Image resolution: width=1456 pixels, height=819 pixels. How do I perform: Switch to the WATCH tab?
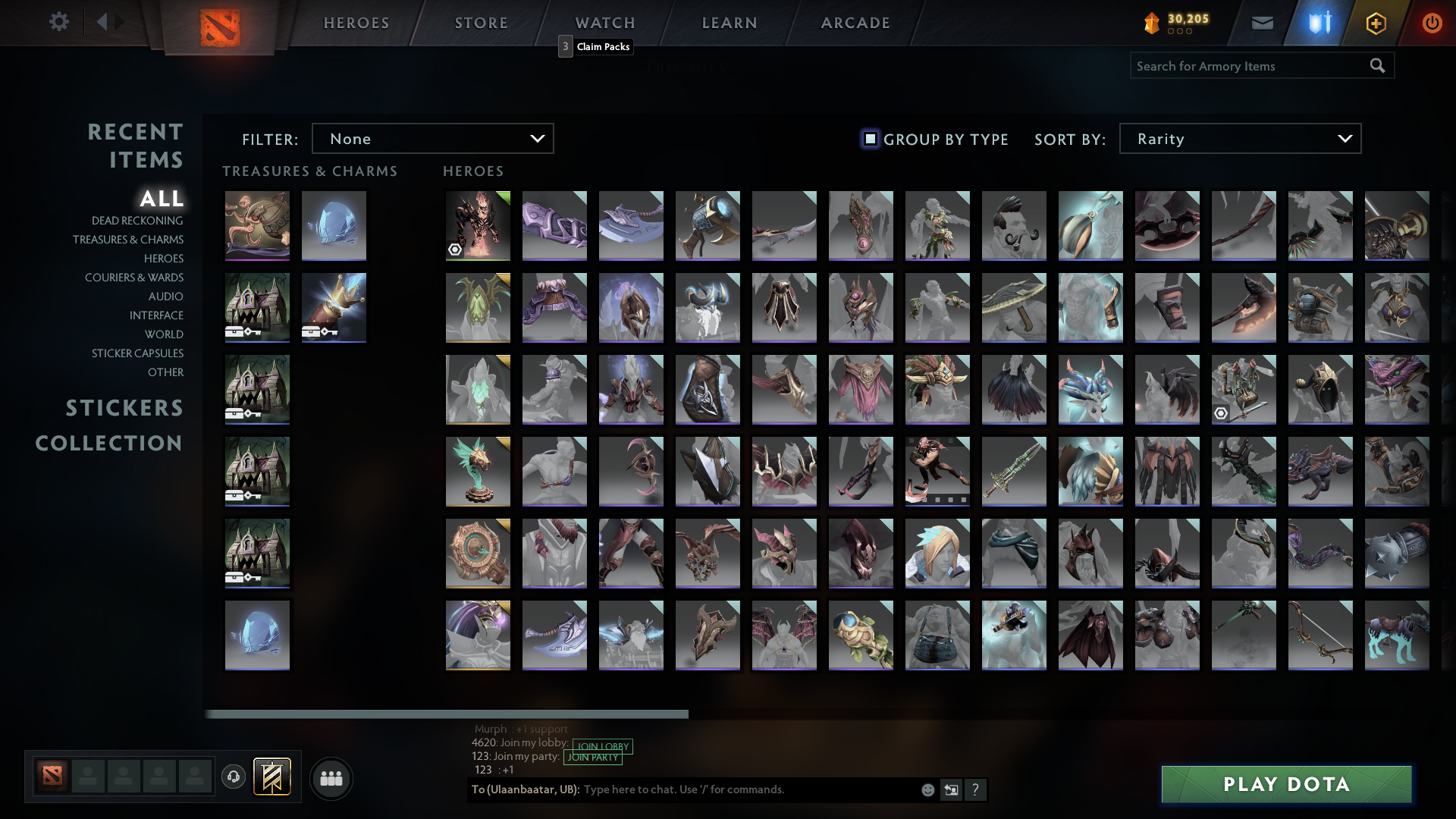pos(604,23)
